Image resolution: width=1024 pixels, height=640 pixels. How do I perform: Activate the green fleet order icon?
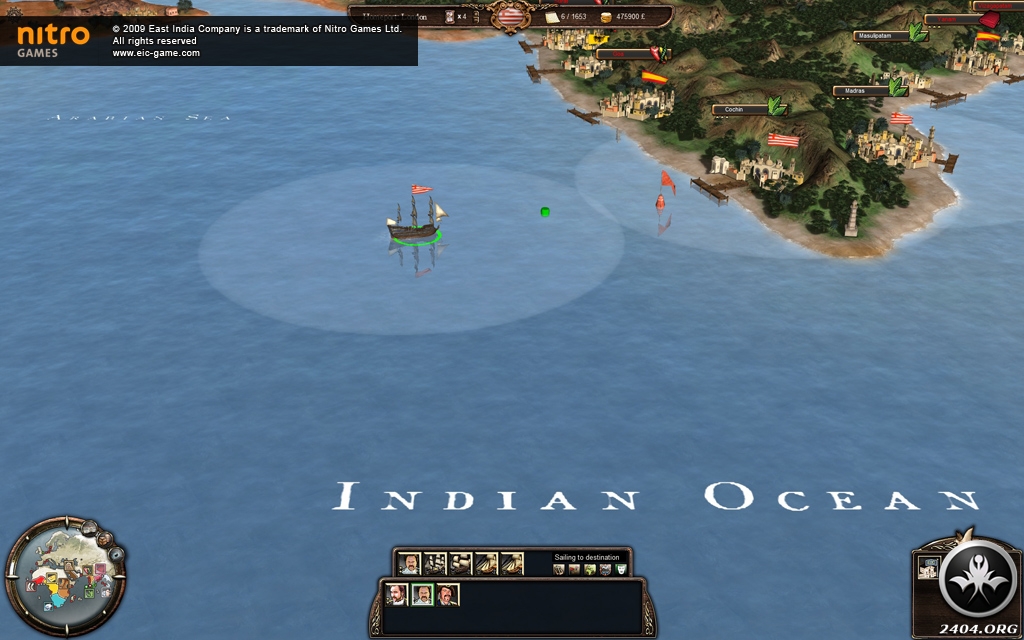coord(591,570)
